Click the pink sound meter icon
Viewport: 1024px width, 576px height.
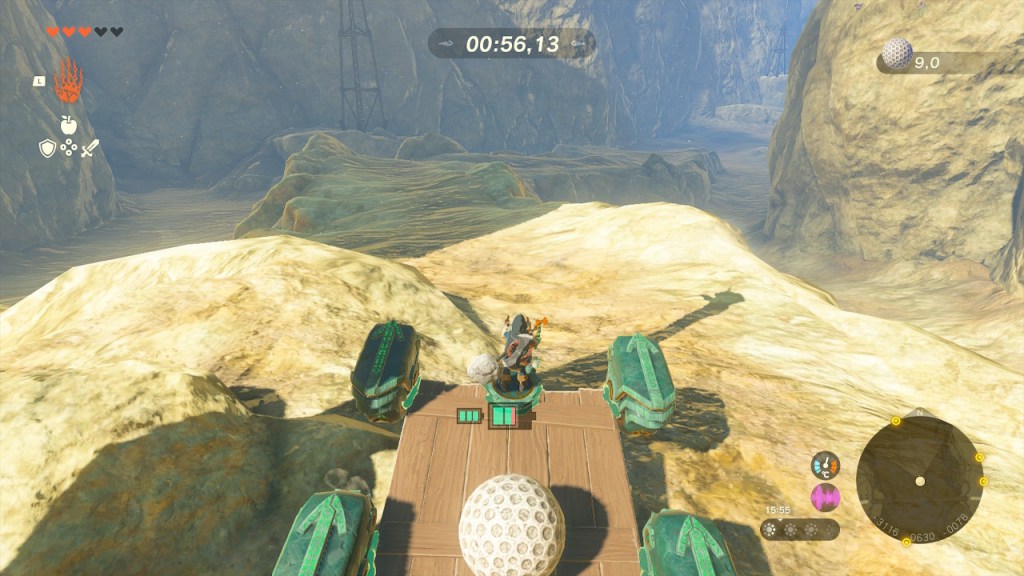pyautogui.click(x=825, y=497)
